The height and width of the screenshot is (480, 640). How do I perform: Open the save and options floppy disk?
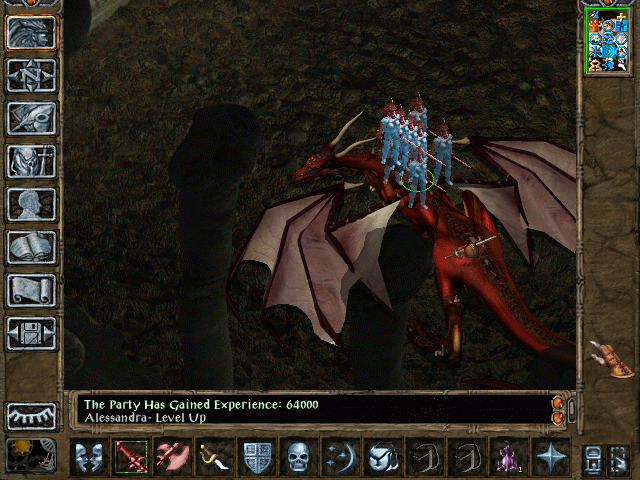[32, 333]
